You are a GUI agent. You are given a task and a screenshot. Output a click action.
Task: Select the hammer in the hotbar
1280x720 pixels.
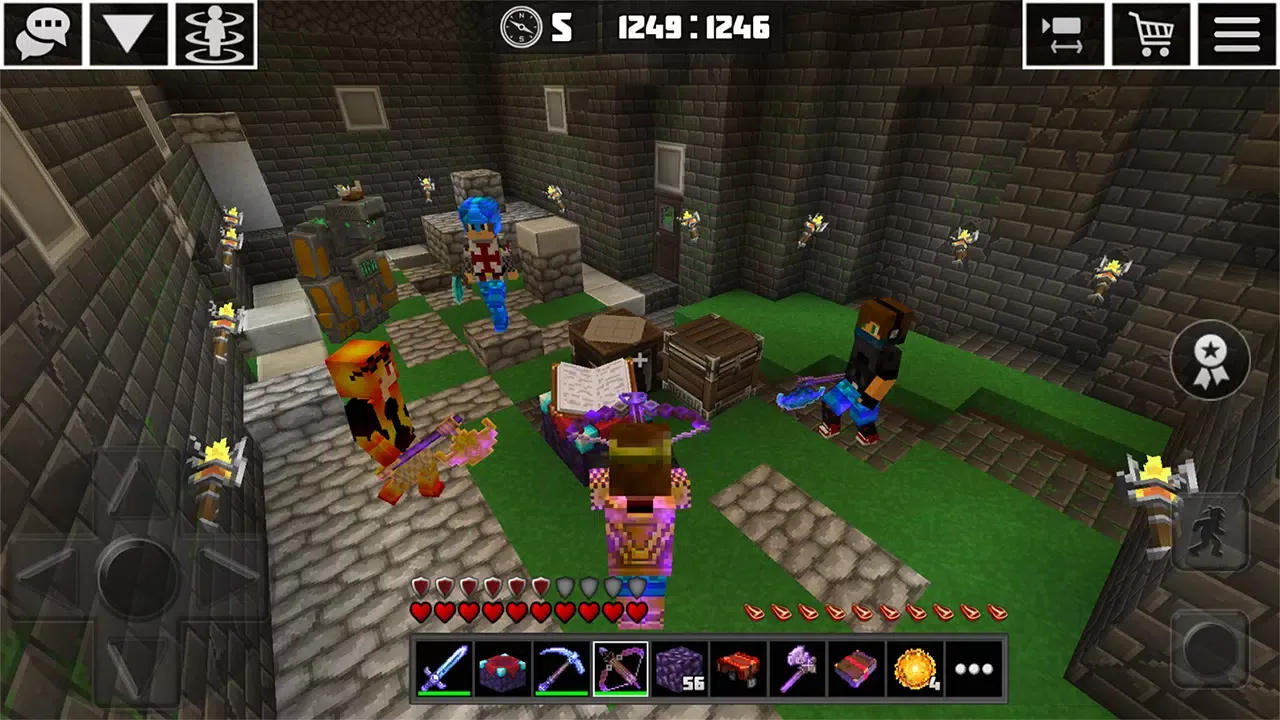coord(798,669)
